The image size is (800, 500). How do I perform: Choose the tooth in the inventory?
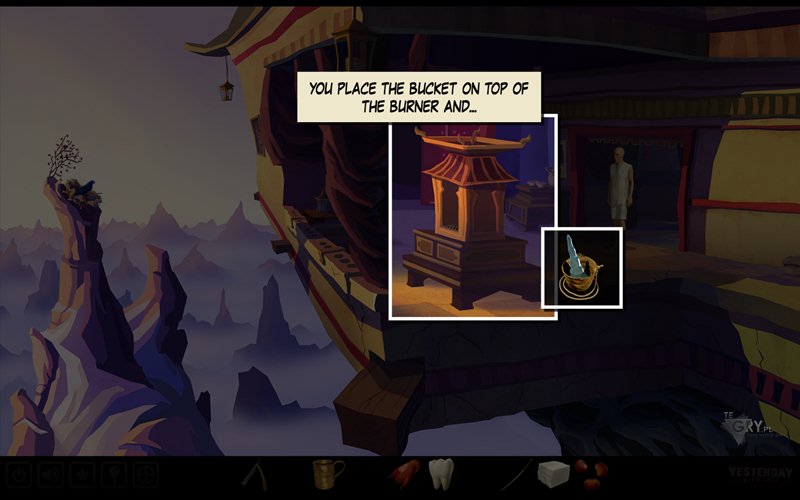tap(441, 473)
